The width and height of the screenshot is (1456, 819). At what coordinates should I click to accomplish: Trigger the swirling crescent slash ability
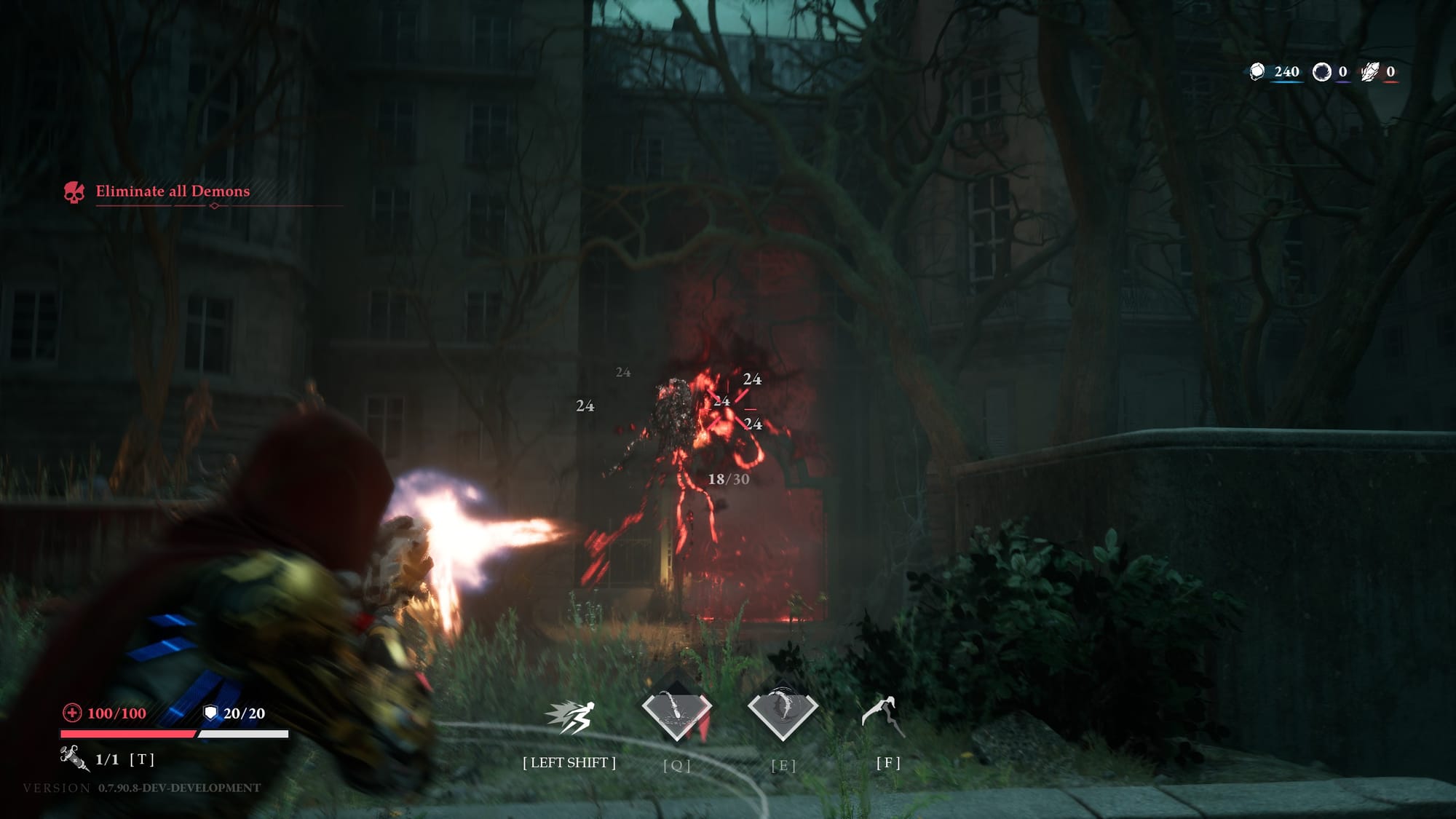(x=783, y=712)
